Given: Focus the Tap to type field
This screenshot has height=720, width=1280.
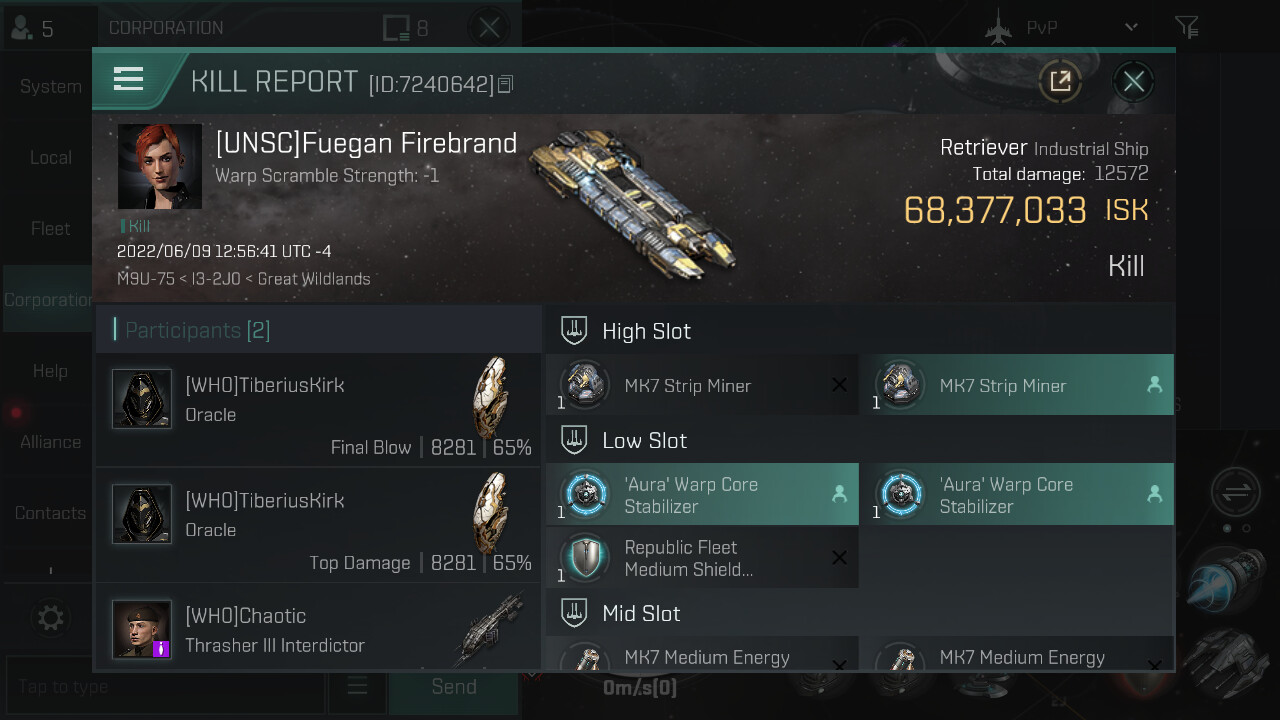Looking at the screenshot, I should pos(165,687).
